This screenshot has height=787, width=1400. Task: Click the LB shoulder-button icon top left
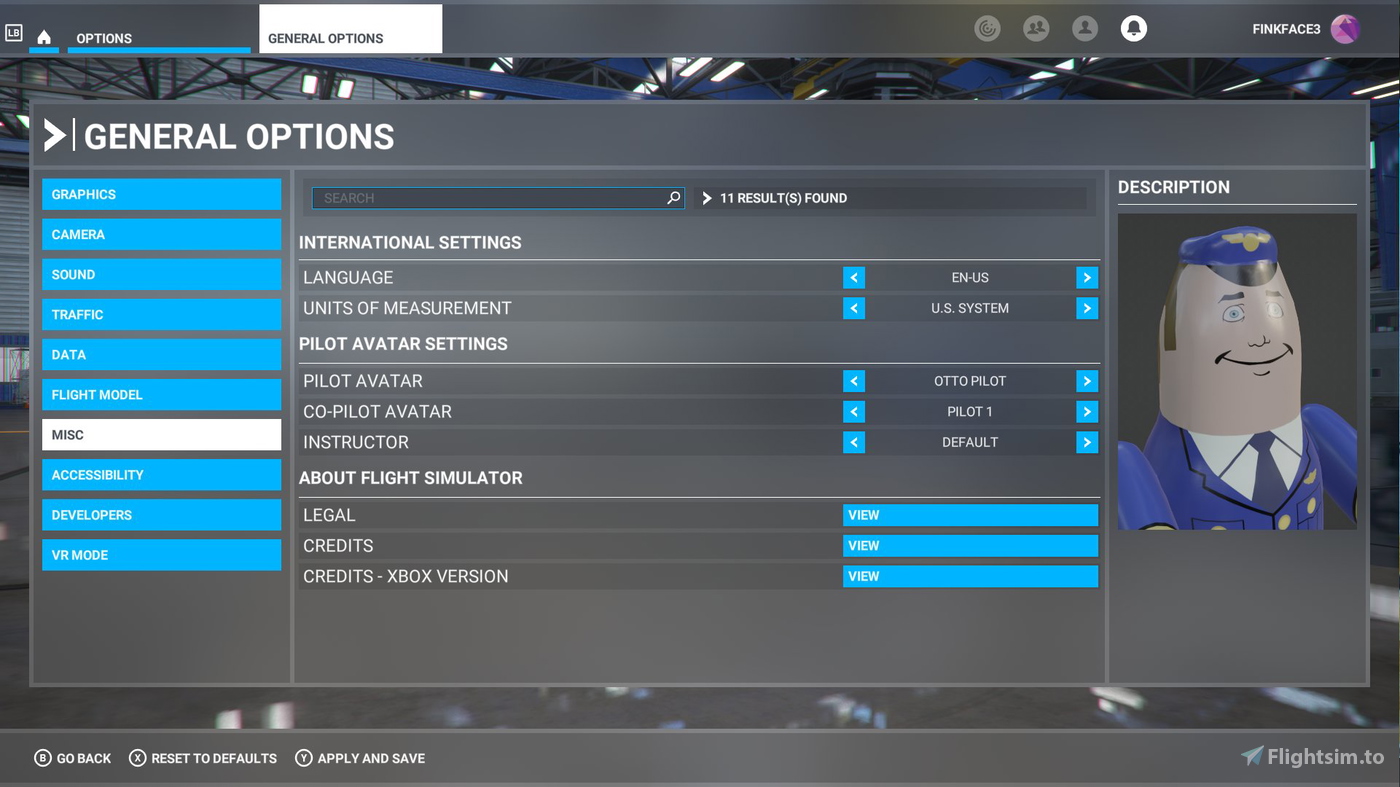tap(14, 33)
